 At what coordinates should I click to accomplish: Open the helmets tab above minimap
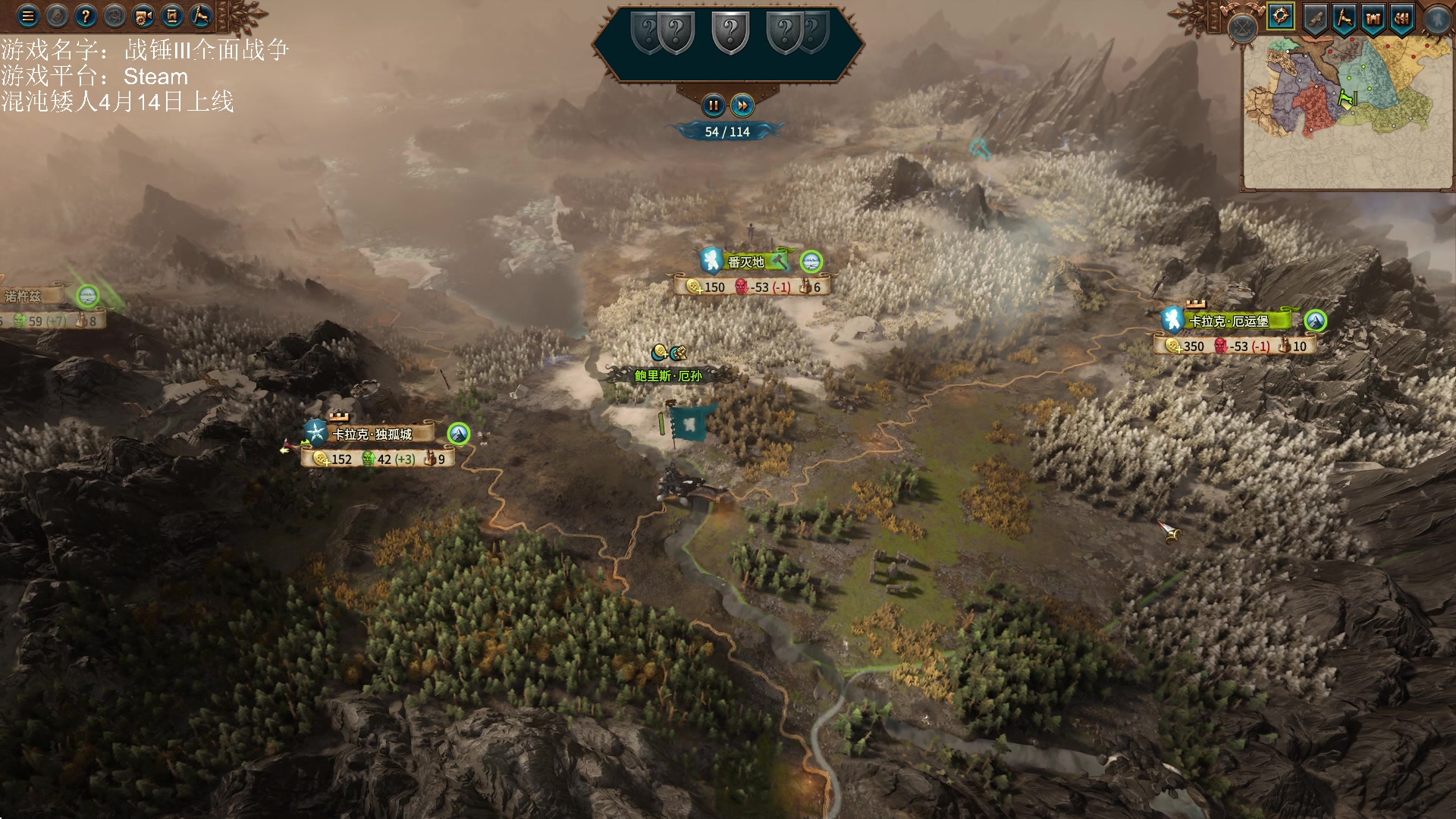point(1403,18)
